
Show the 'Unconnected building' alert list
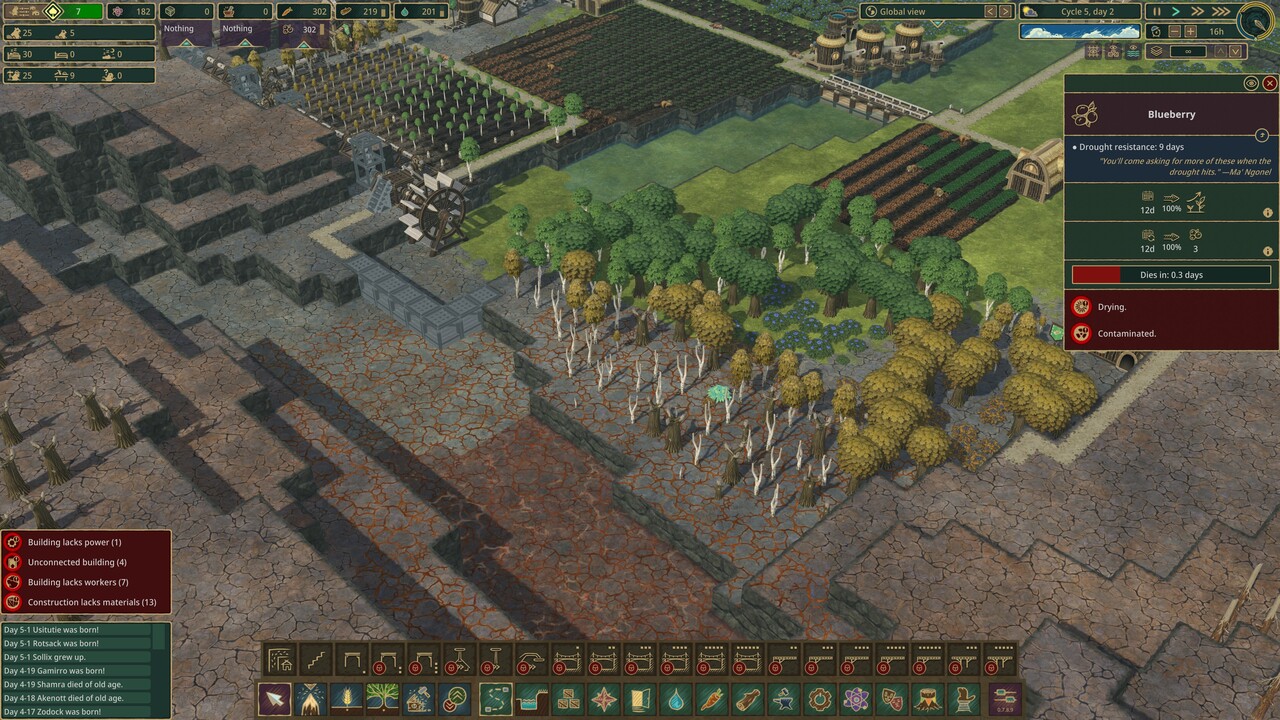(x=77, y=562)
